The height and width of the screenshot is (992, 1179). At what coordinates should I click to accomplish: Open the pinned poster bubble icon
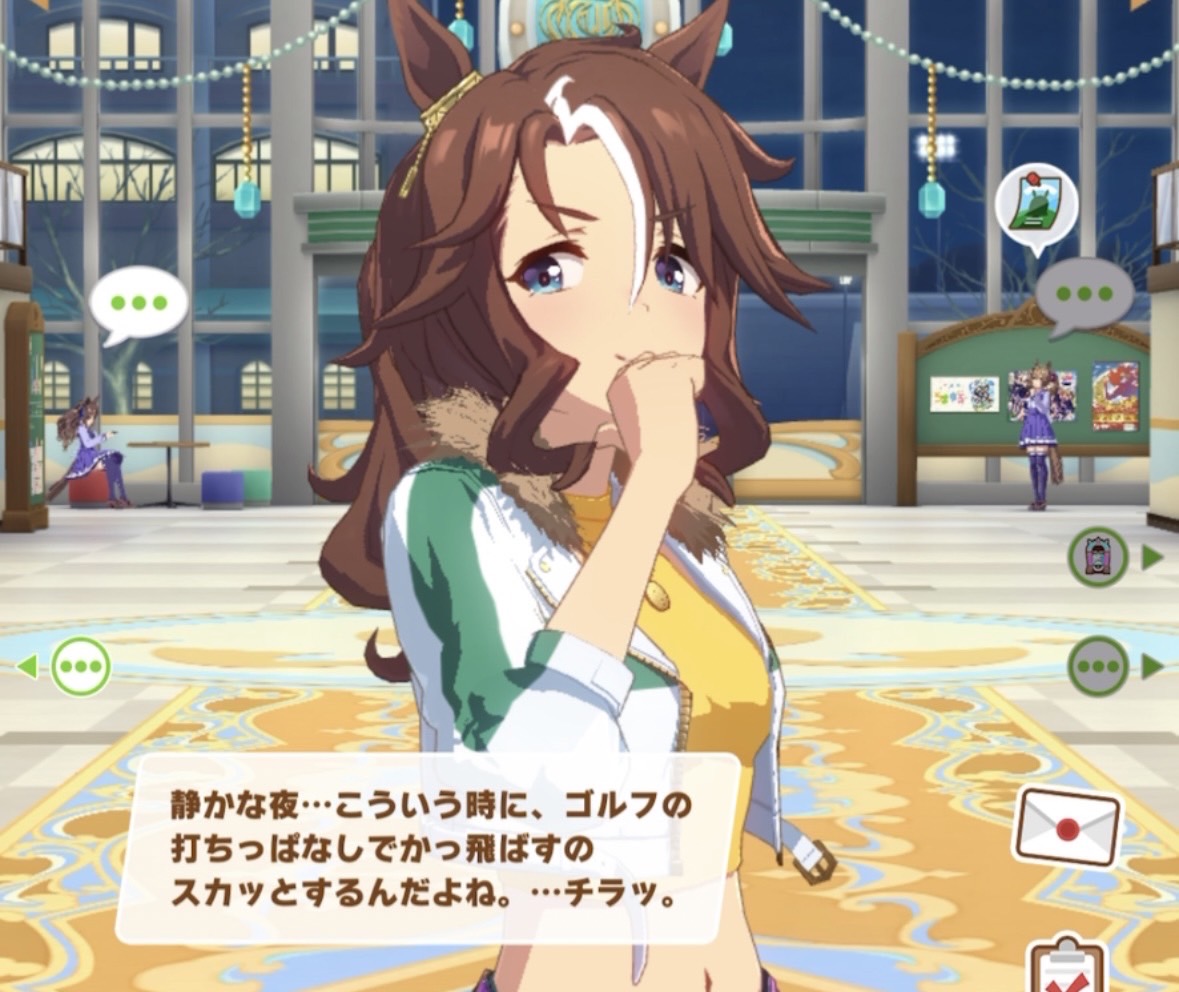tap(1036, 207)
